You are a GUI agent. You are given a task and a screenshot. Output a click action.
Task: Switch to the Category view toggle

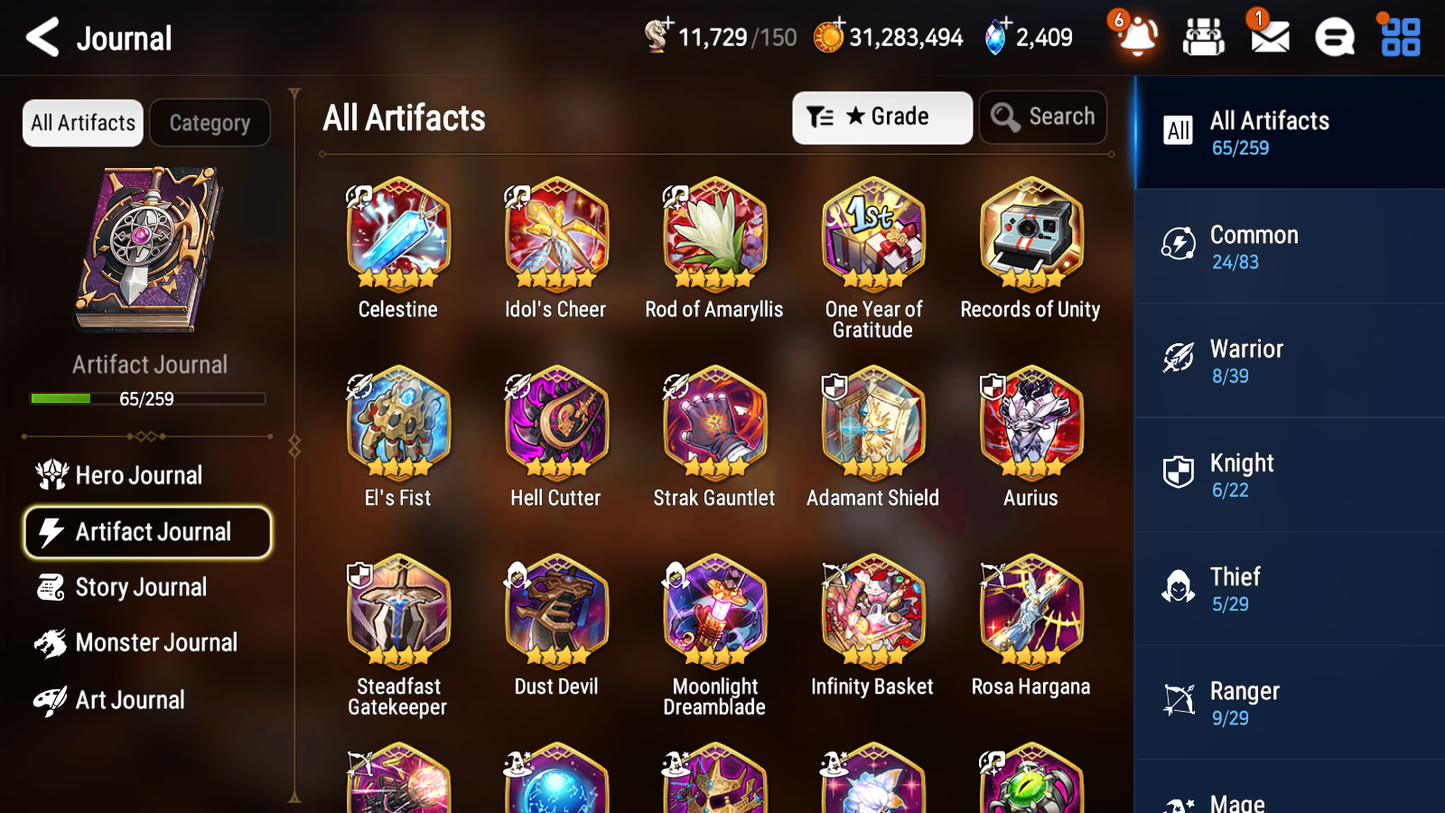coord(210,122)
